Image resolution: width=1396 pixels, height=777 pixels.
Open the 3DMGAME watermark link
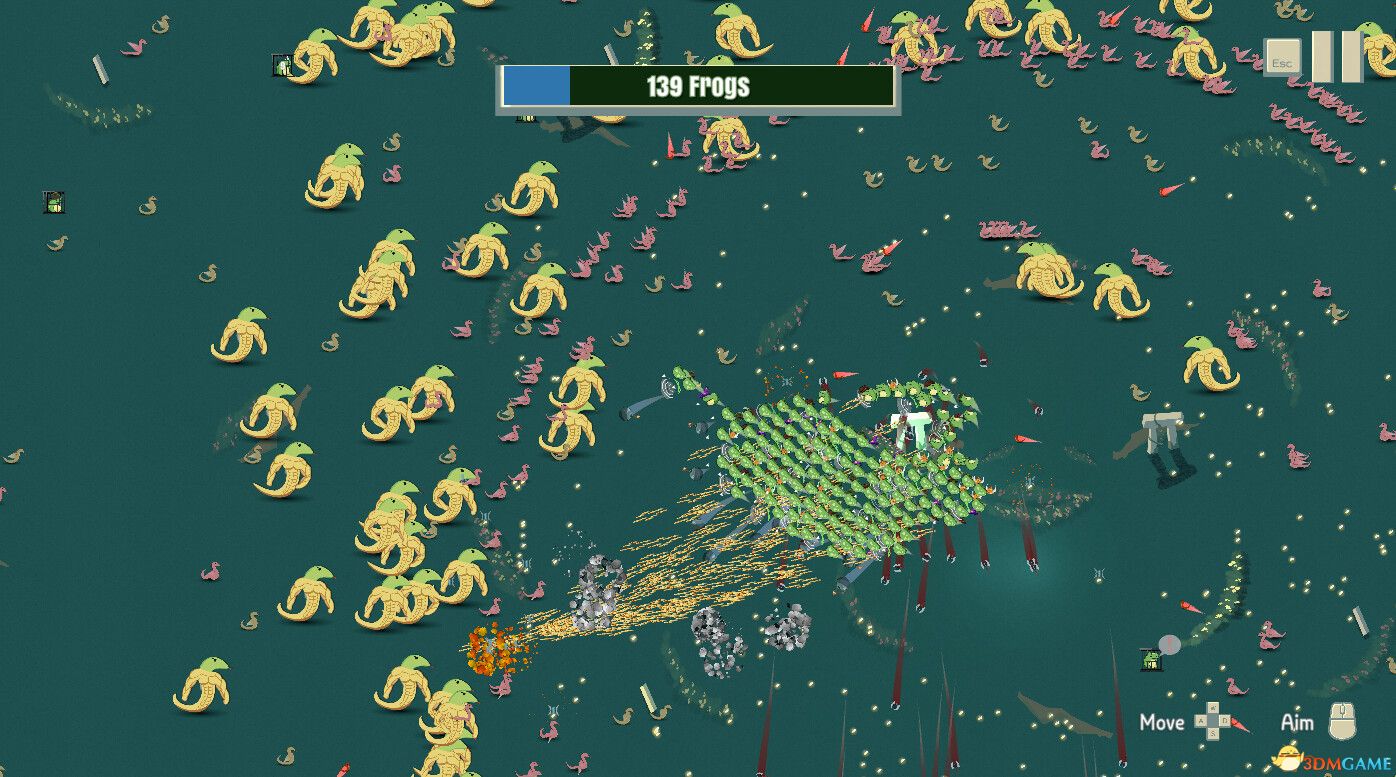click(1347, 762)
